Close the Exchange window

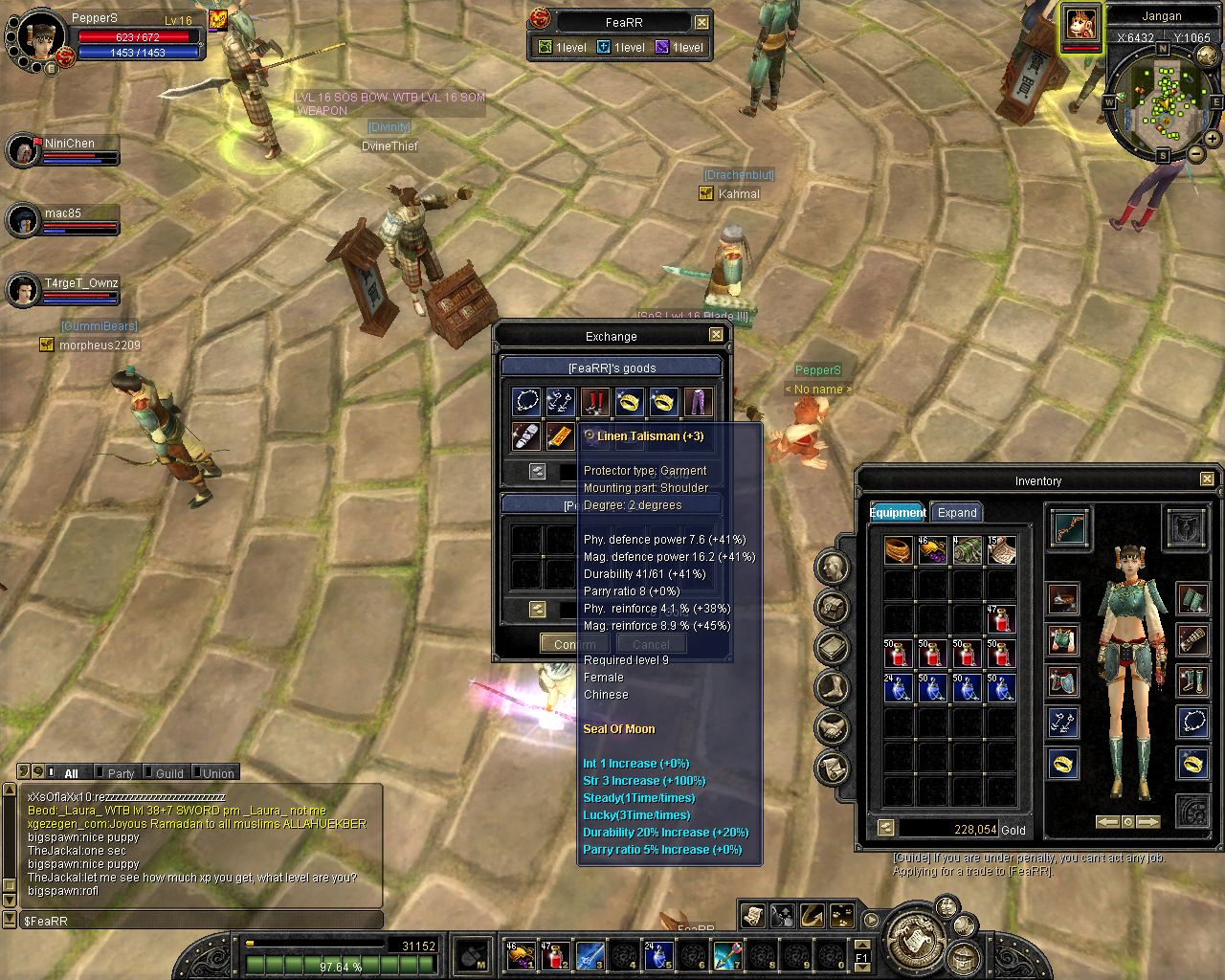tap(716, 335)
